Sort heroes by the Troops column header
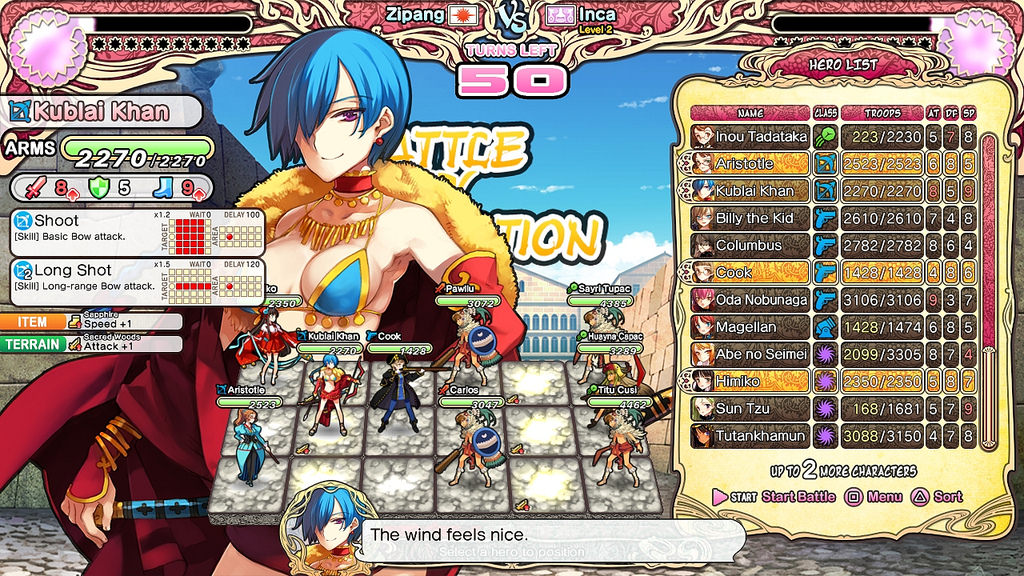Viewport: 1024px width, 576px height. tap(882, 113)
